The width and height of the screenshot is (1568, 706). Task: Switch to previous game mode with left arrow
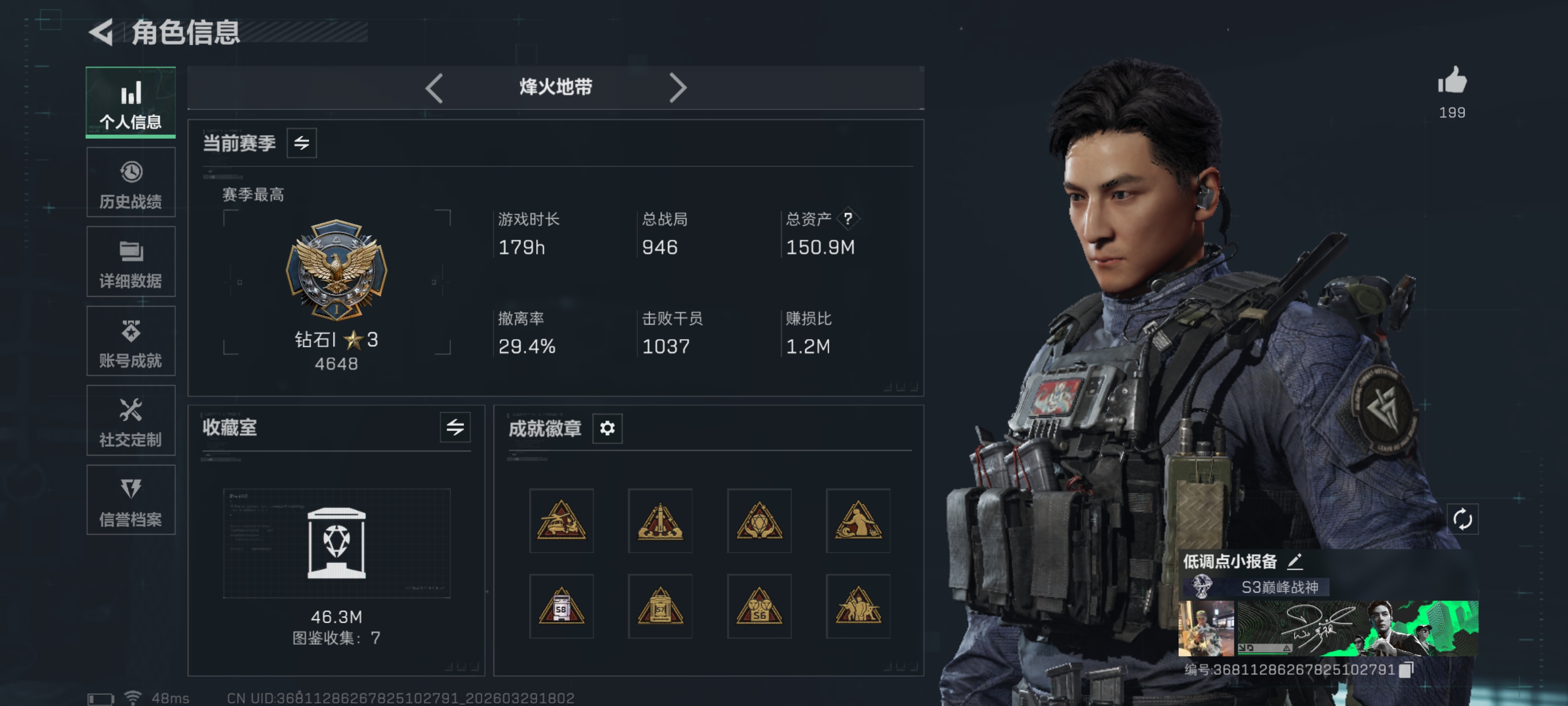tap(434, 88)
